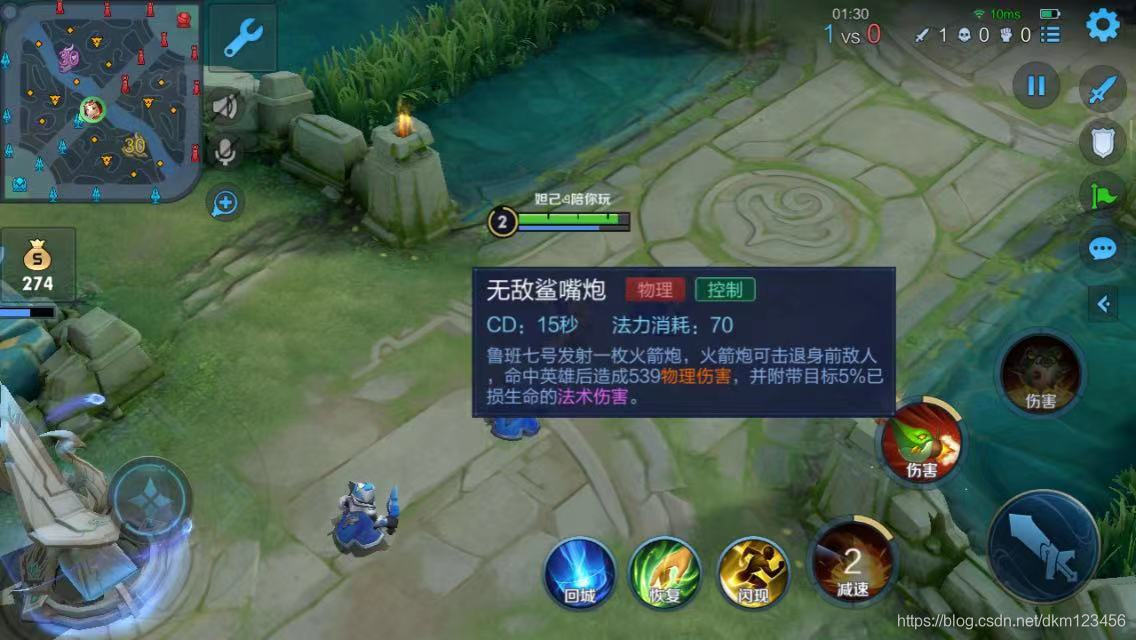Click the minimap
Image resolution: width=1136 pixels, height=640 pixels.
[x=100, y=100]
